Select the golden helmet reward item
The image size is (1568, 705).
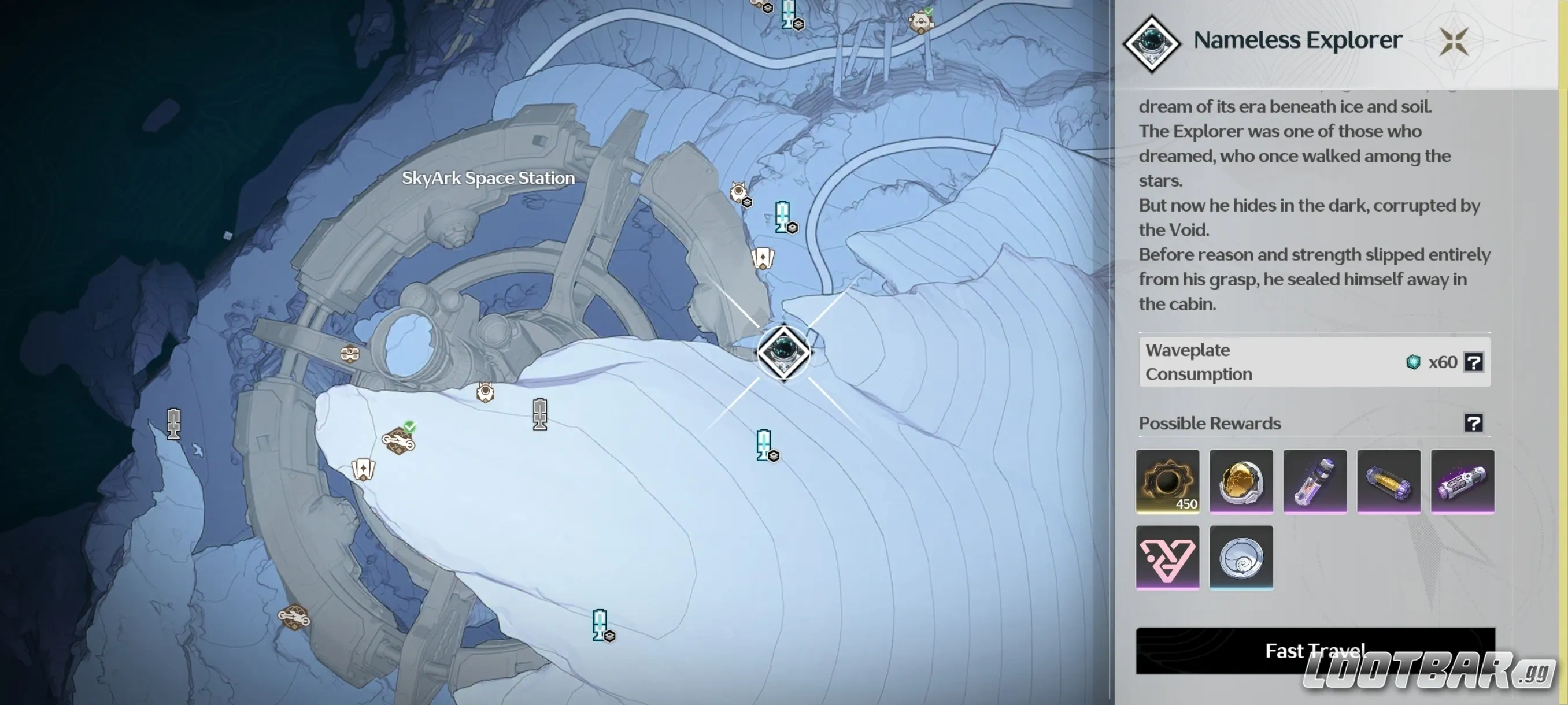pyautogui.click(x=1241, y=481)
